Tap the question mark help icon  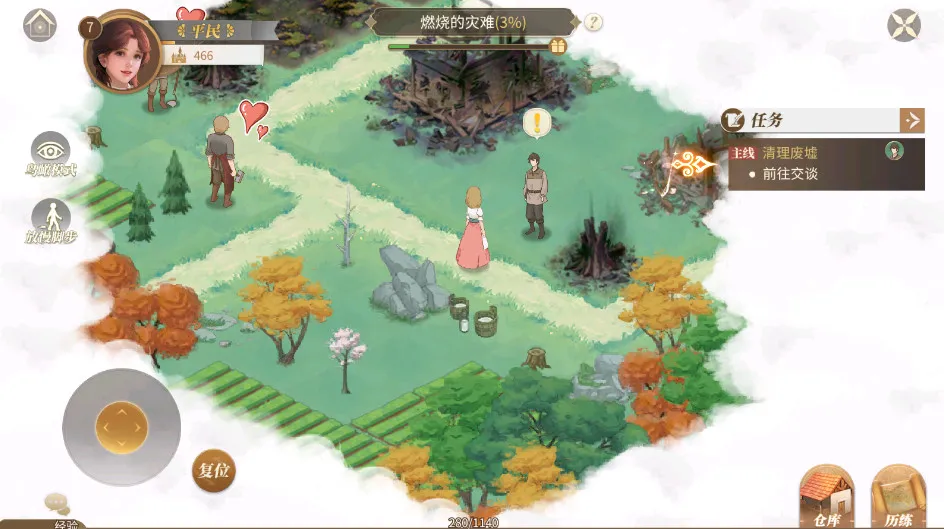tap(593, 21)
